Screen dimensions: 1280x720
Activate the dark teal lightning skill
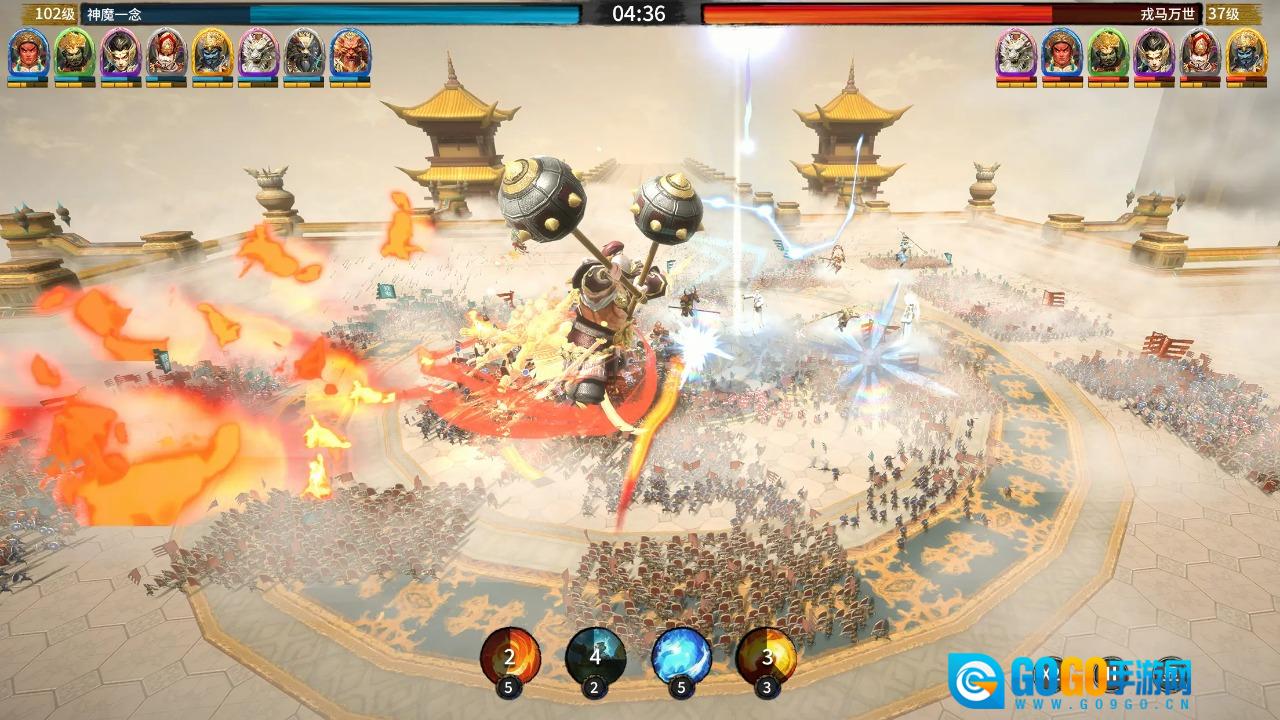coord(596,656)
